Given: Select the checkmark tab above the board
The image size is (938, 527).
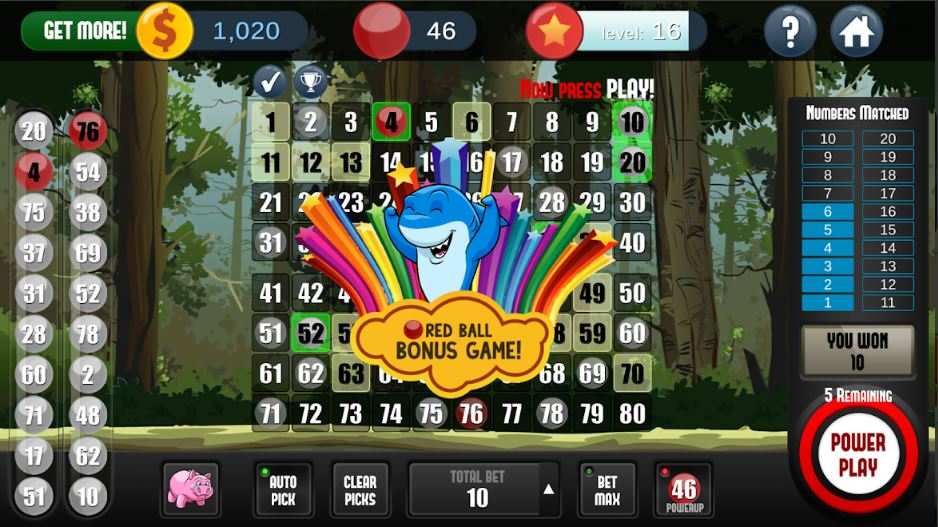Looking at the screenshot, I should coord(270,81).
